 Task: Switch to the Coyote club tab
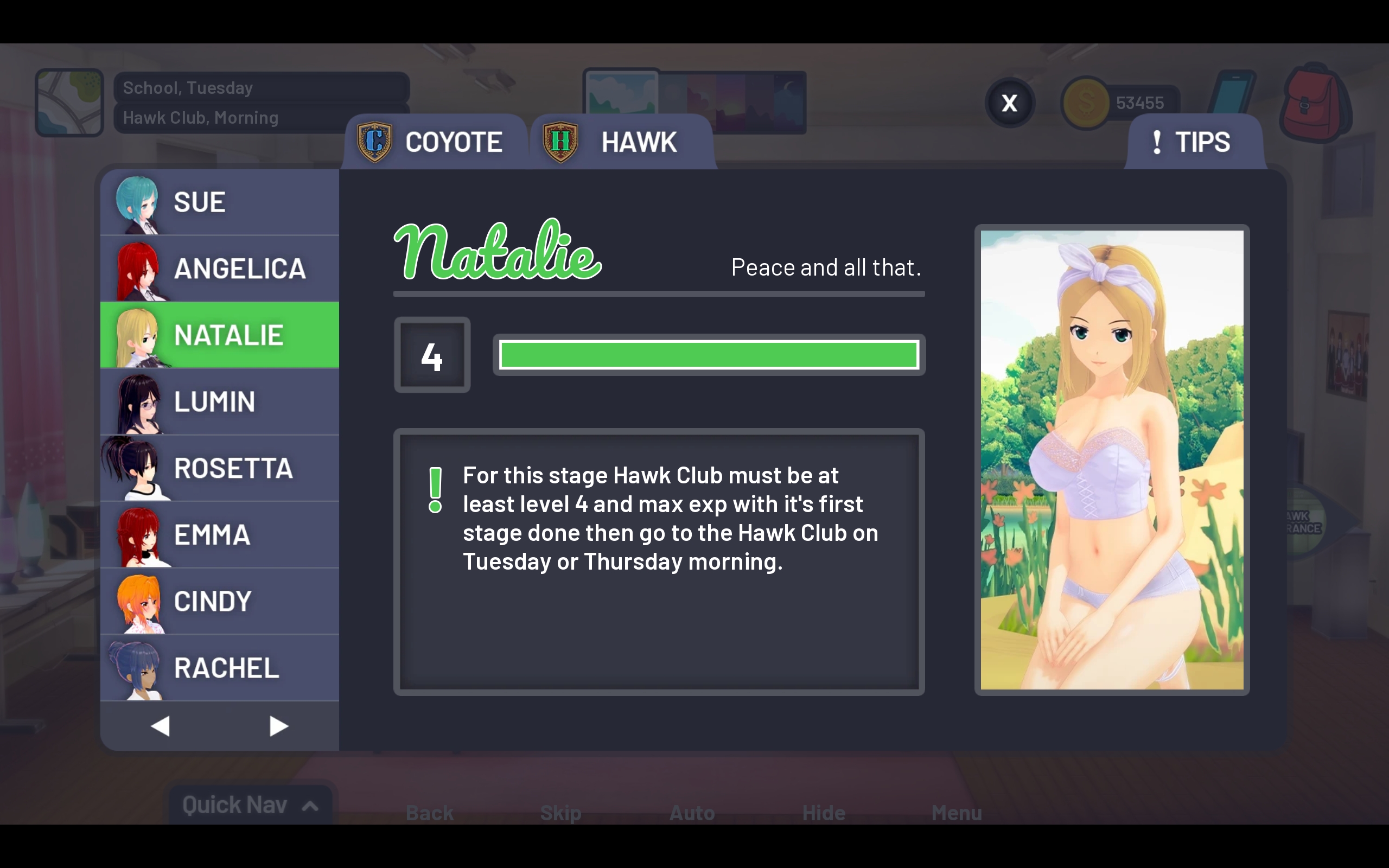(x=435, y=142)
